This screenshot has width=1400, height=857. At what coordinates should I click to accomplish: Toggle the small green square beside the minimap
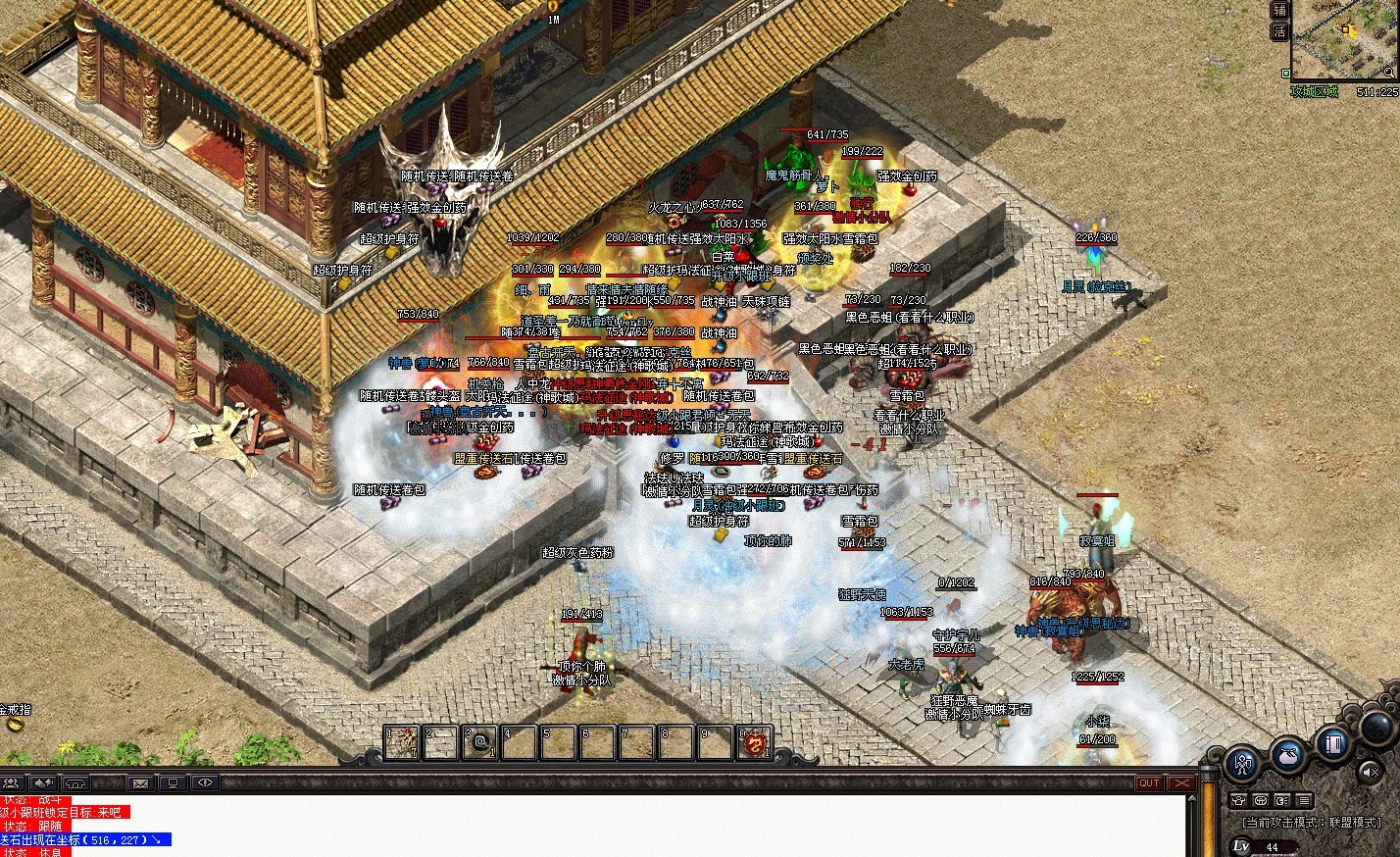click(x=1285, y=73)
